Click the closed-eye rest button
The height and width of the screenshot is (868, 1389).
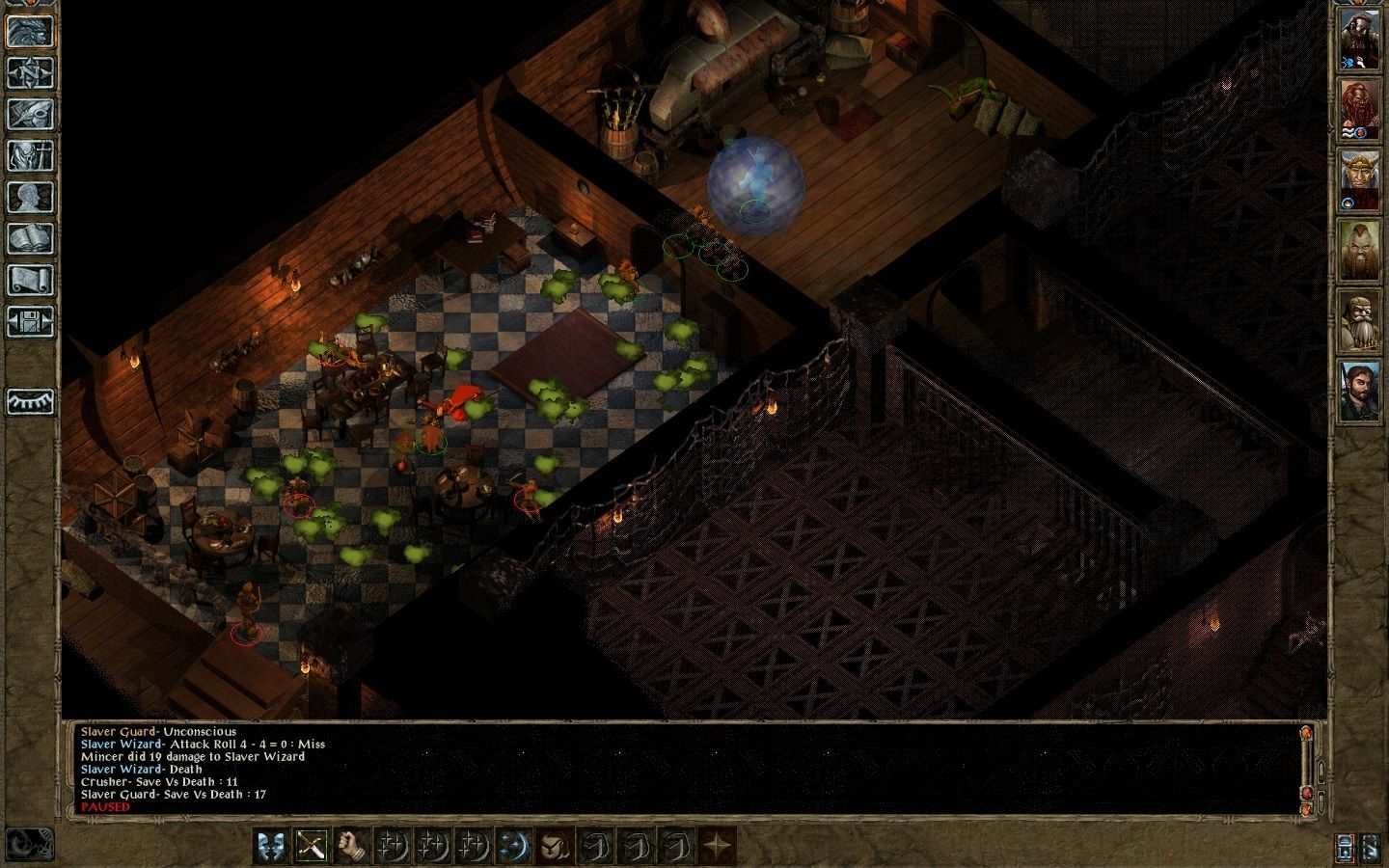[x=30, y=400]
